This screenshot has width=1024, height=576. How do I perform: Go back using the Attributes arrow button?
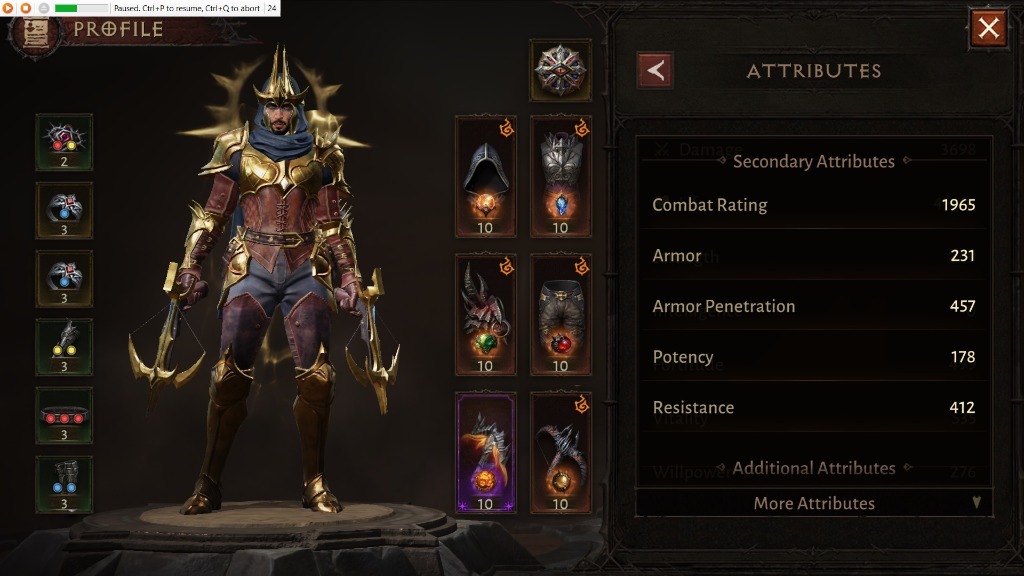[x=655, y=71]
